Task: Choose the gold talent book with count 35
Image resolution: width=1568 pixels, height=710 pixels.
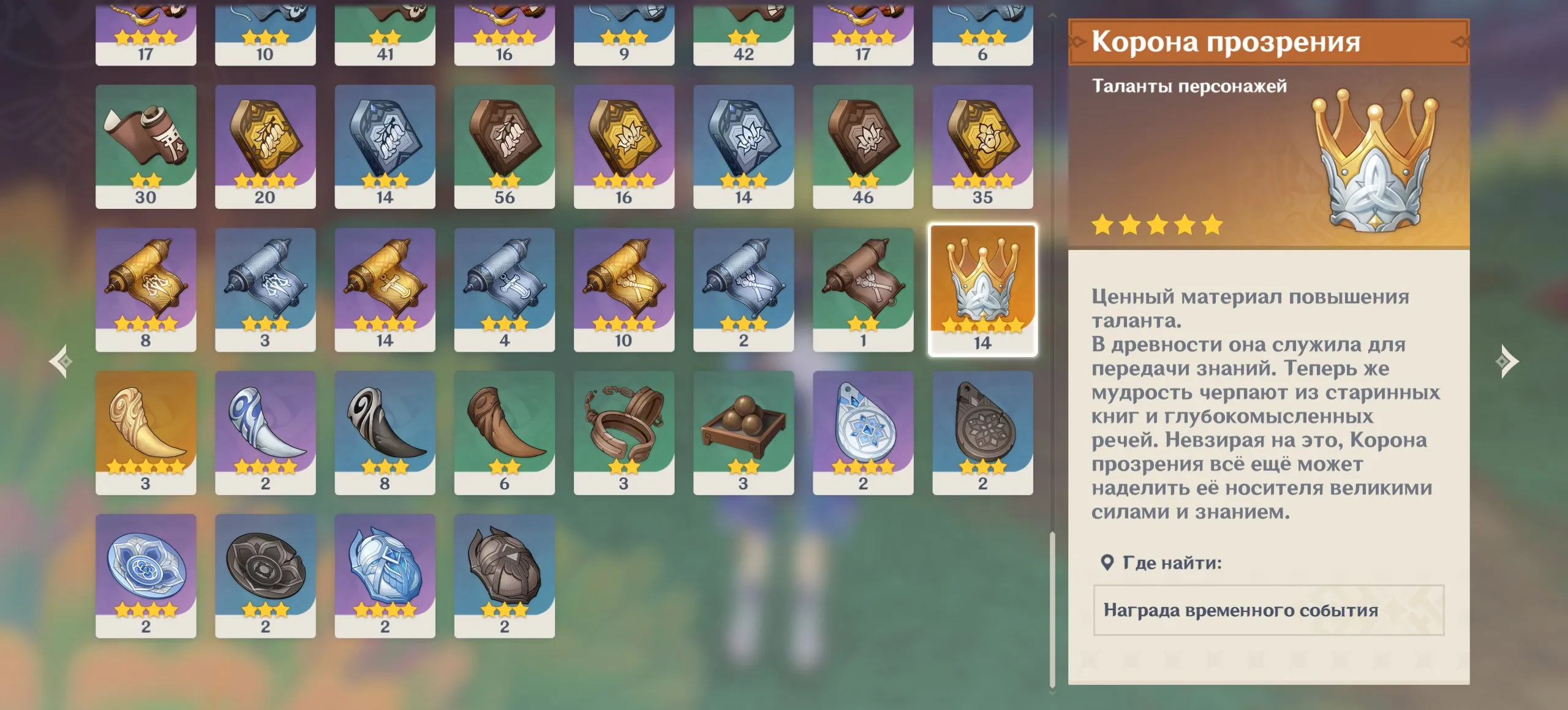Action: [982, 146]
